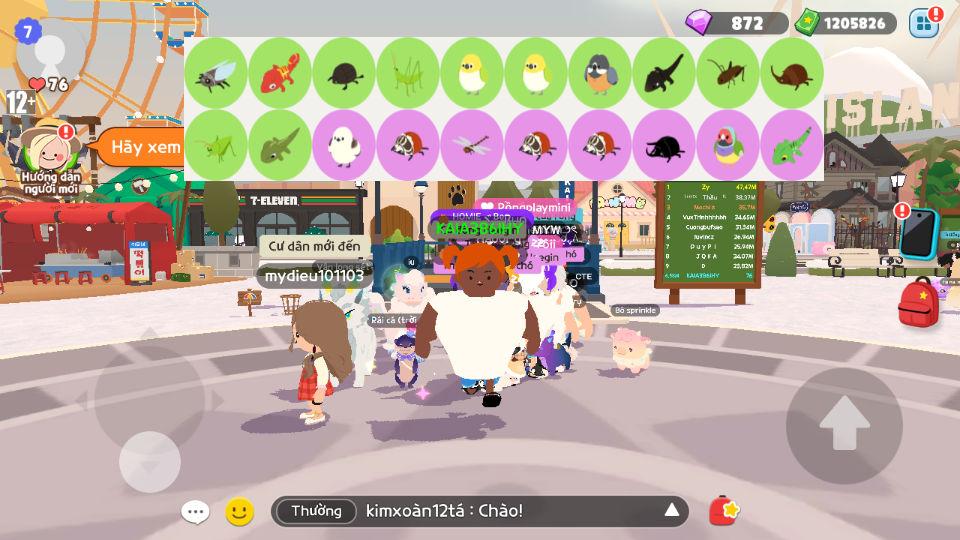Open the main menu grid icon
Viewport: 960px width, 540px height.
coord(924,22)
